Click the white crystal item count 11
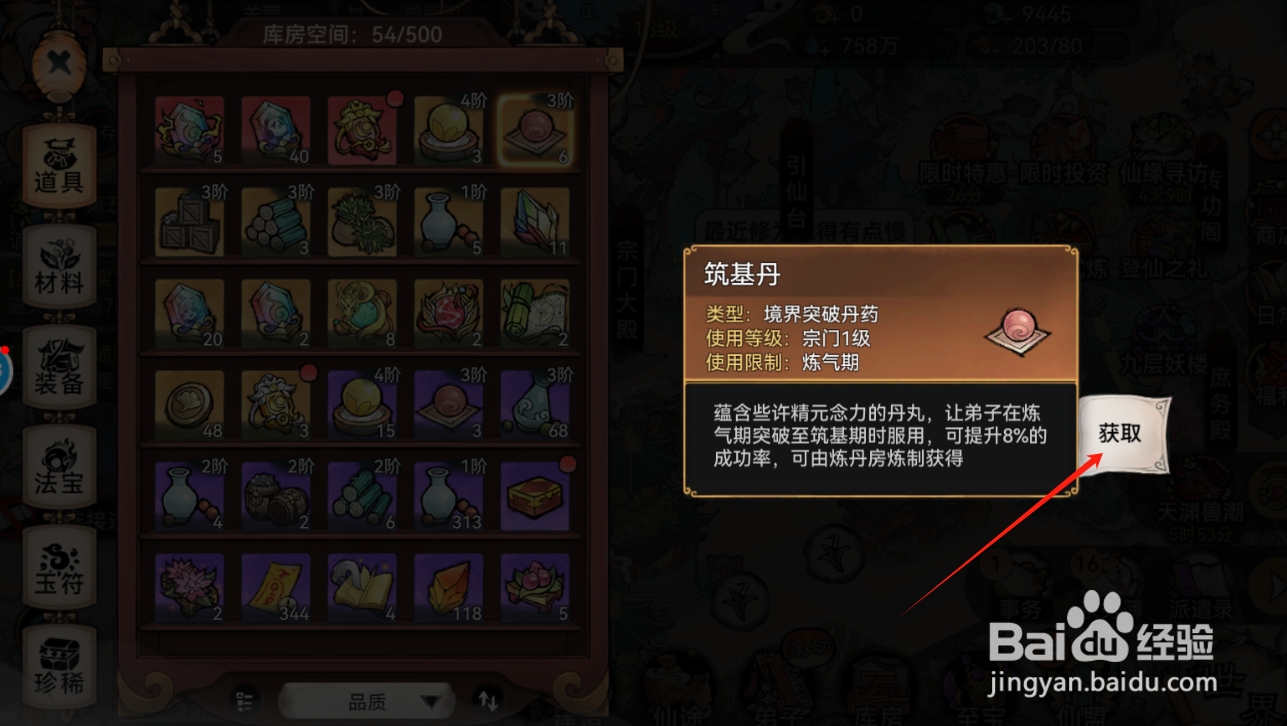The image size is (1287, 726). tap(535, 220)
